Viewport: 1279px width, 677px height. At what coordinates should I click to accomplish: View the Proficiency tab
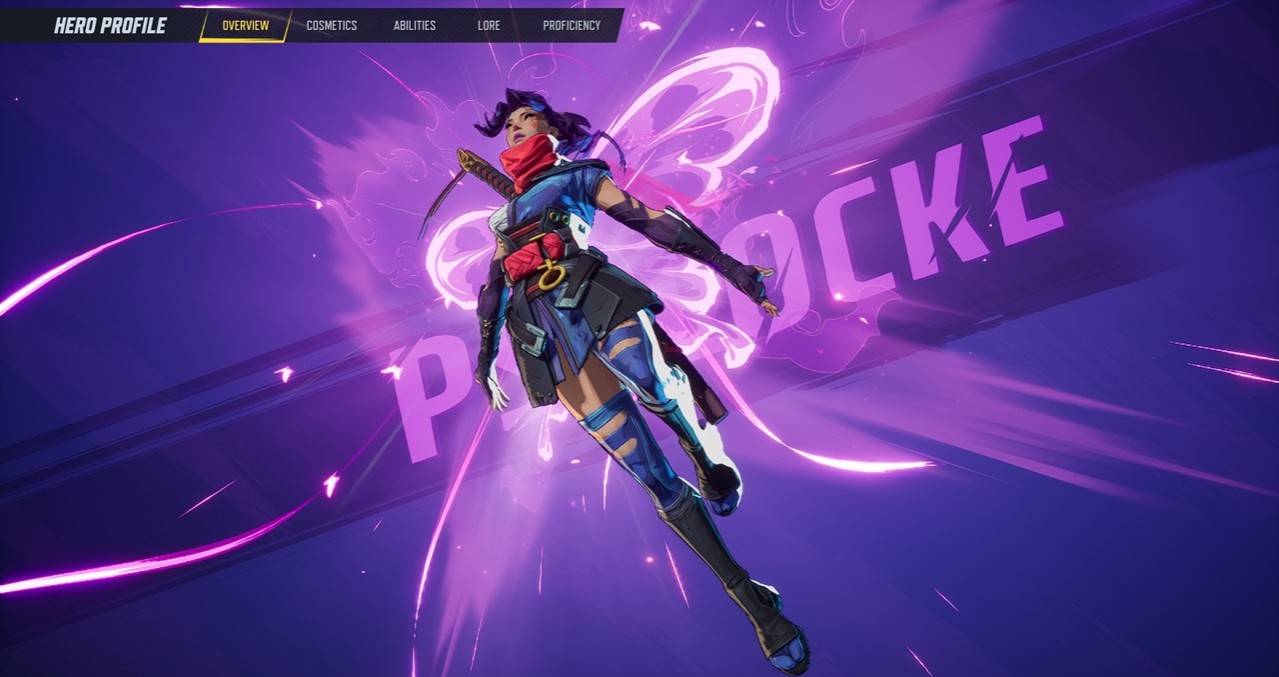pyautogui.click(x=571, y=26)
